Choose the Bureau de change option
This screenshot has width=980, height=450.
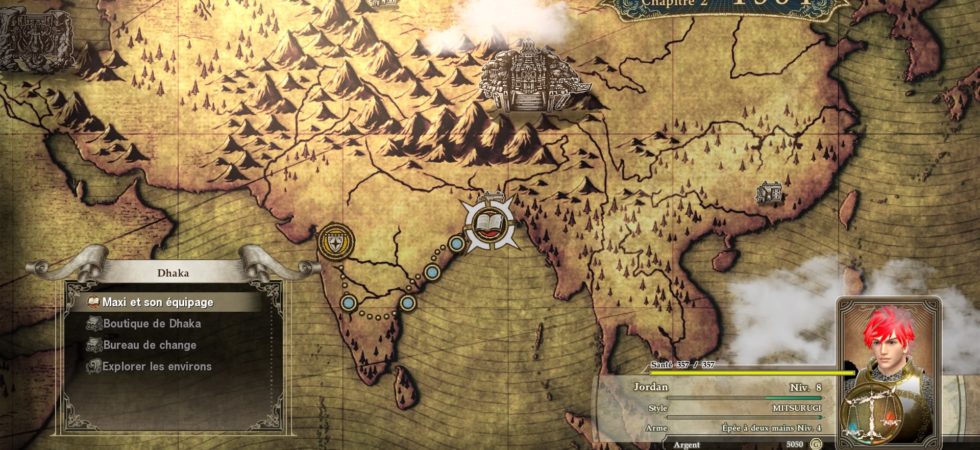[x=149, y=345]
